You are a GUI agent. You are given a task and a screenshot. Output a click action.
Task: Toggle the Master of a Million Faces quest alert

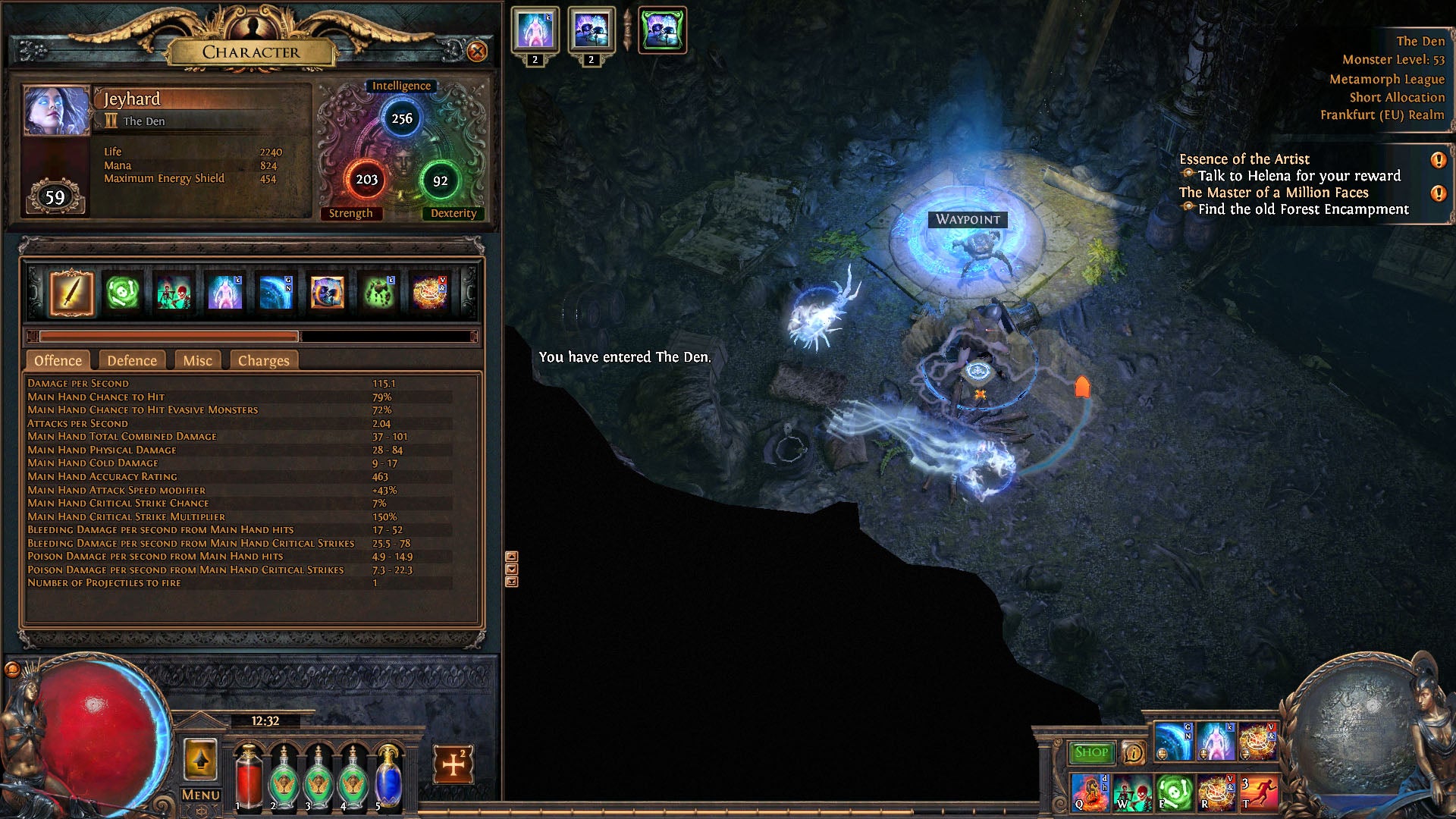(1439, 193)
